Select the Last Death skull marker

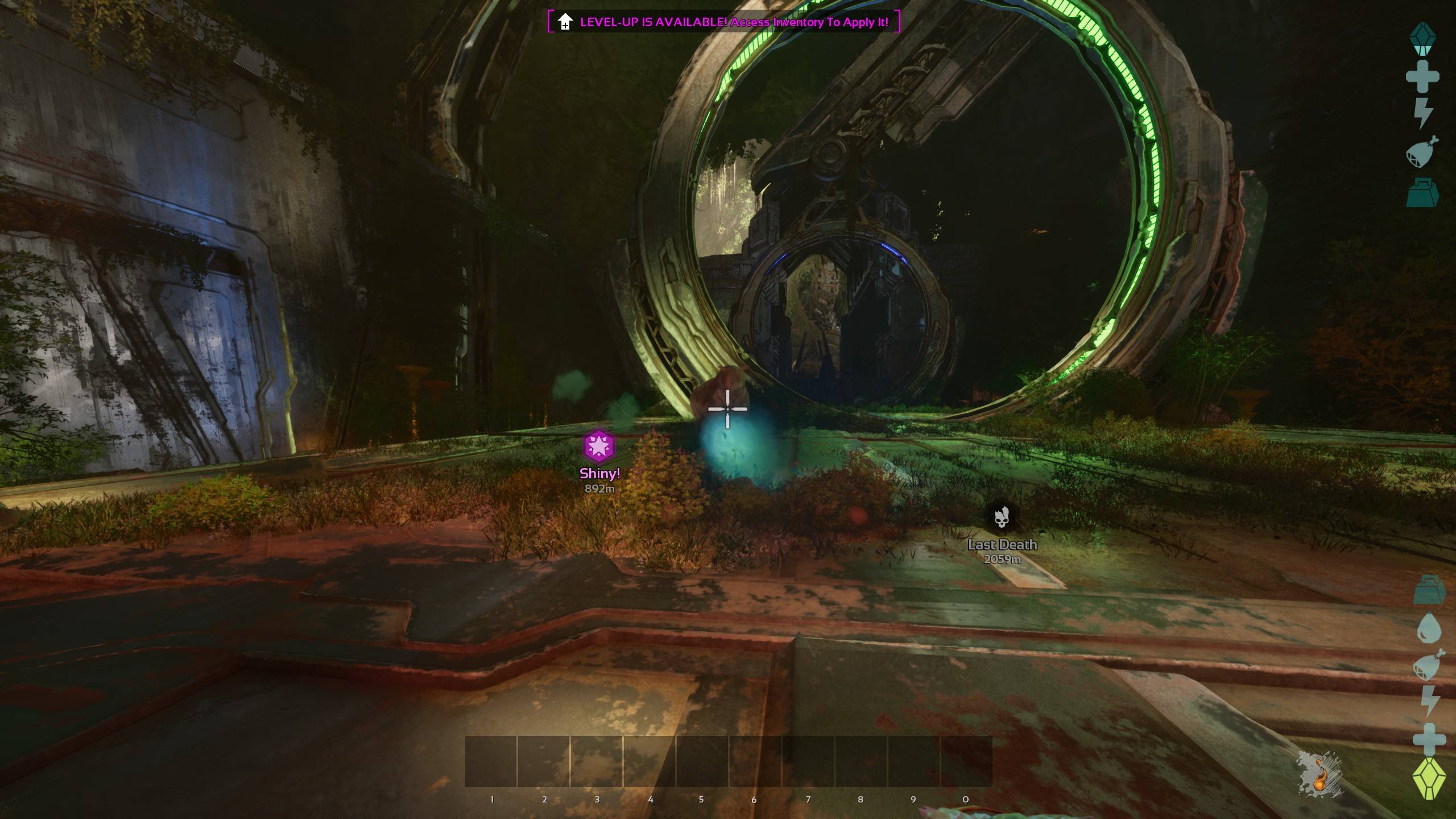tap(1002, 517)
